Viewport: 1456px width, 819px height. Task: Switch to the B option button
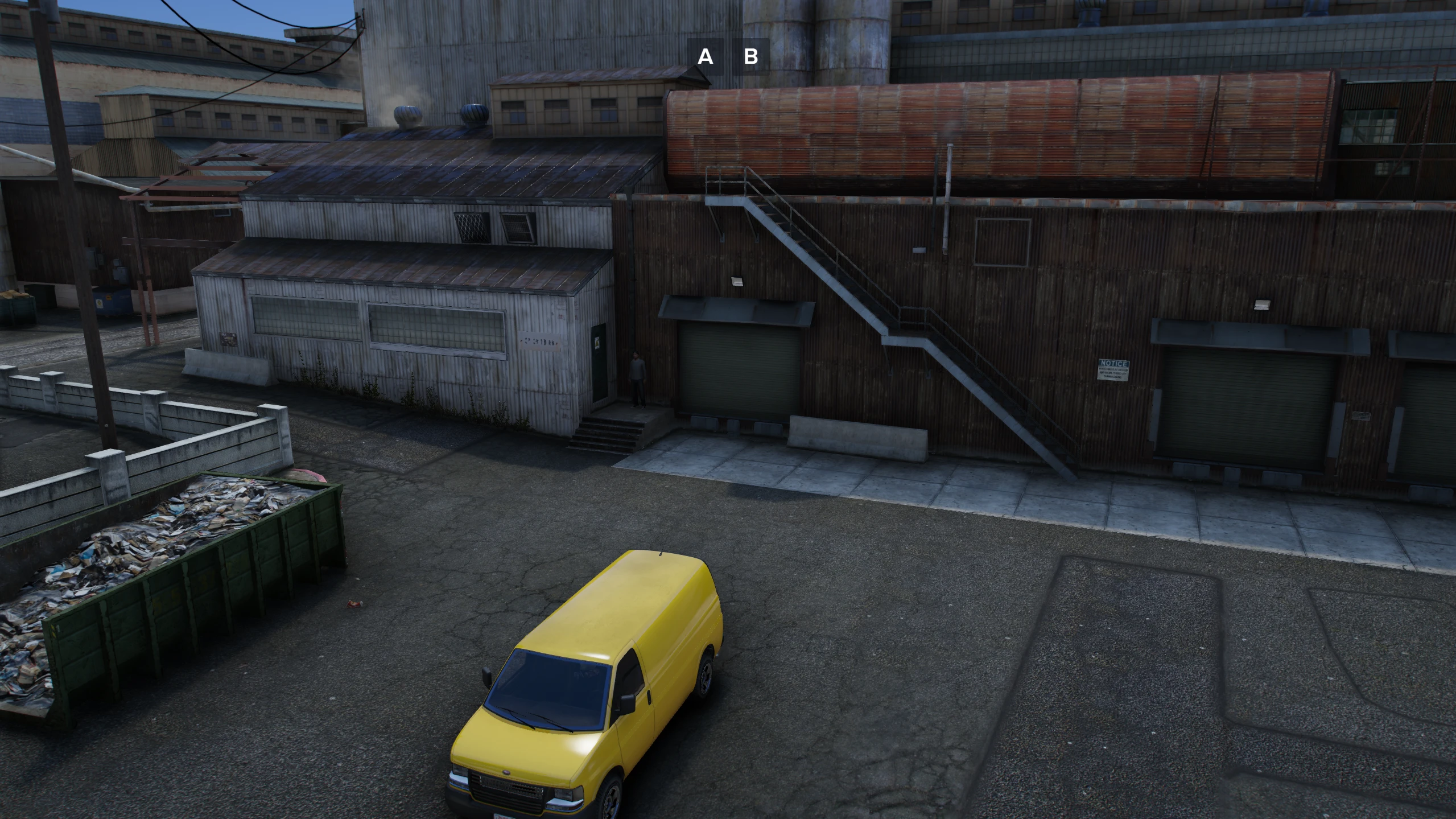[750, 56]
